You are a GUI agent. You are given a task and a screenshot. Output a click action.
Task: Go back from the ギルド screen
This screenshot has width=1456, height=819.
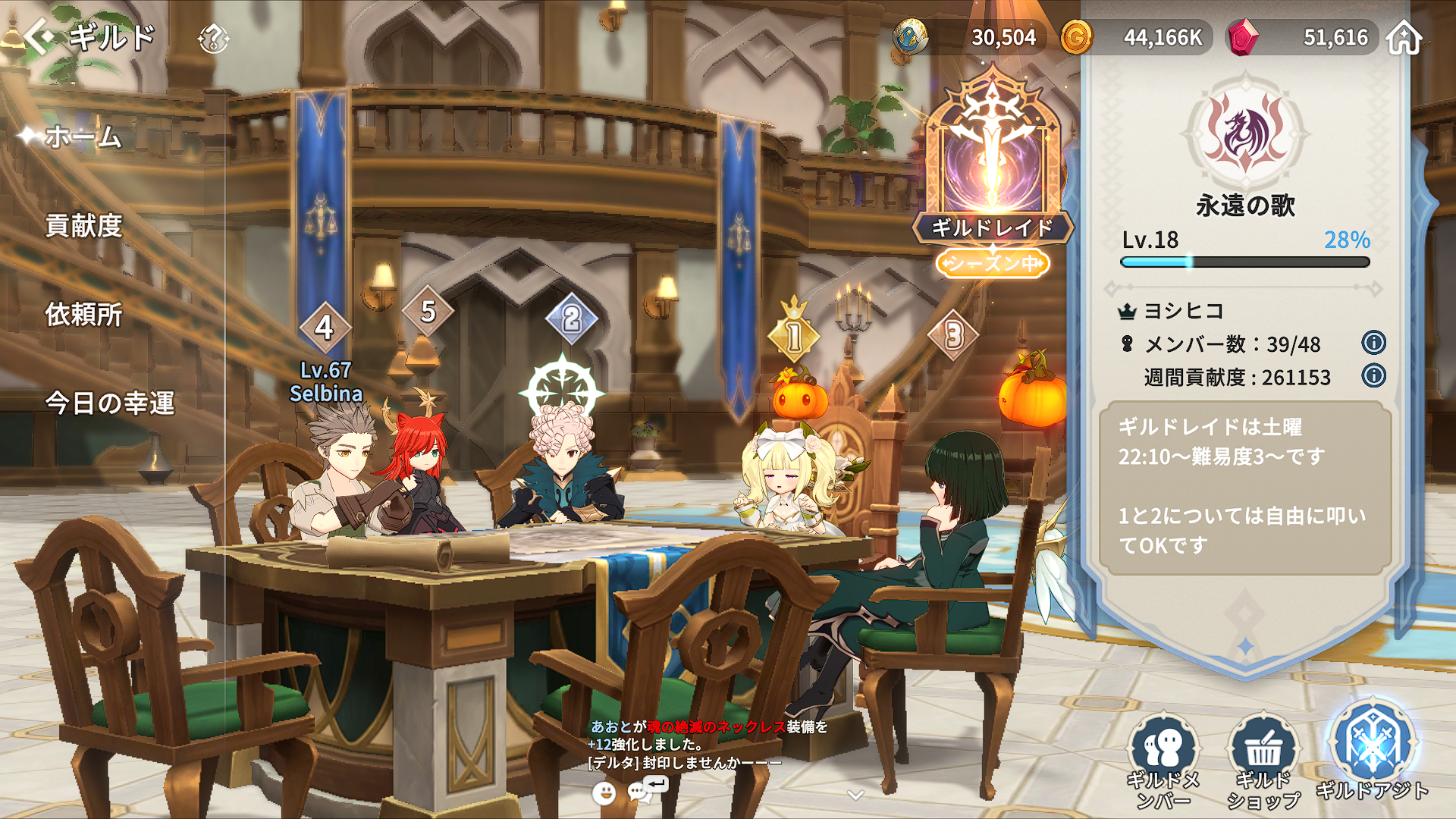(x=39, y=36)
